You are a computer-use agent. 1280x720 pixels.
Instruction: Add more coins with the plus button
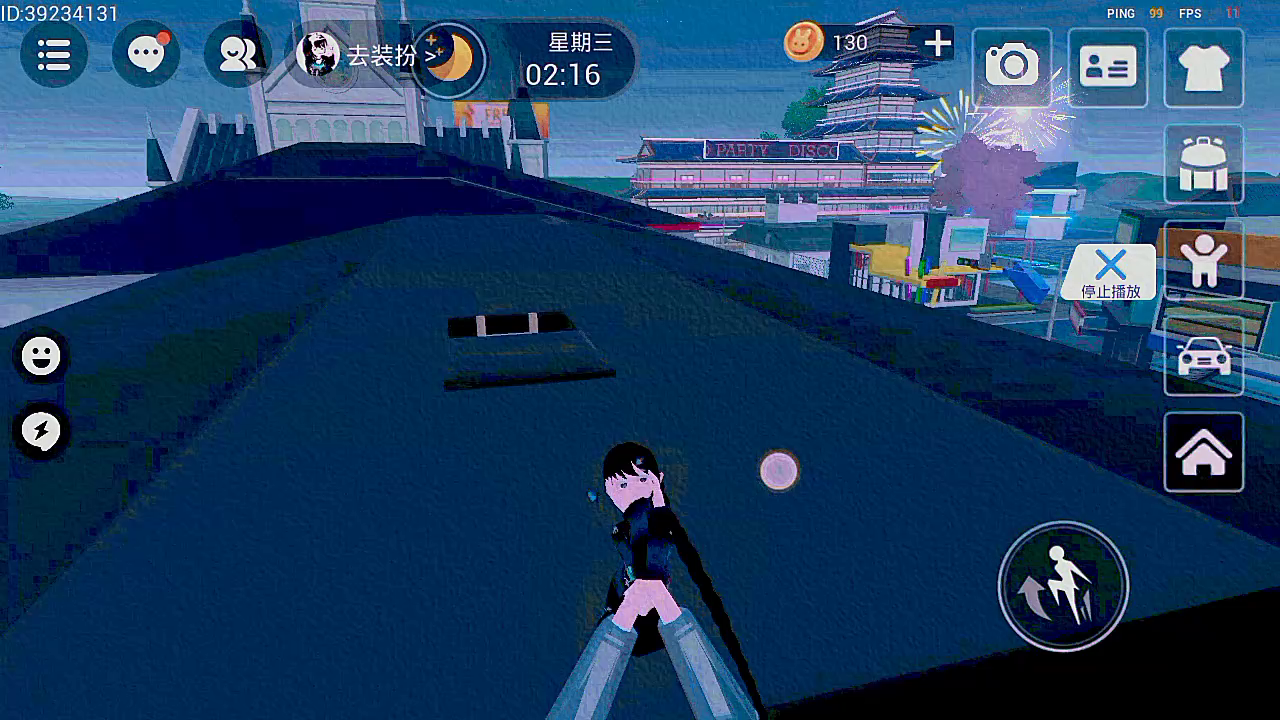click(x=937, y=43)
